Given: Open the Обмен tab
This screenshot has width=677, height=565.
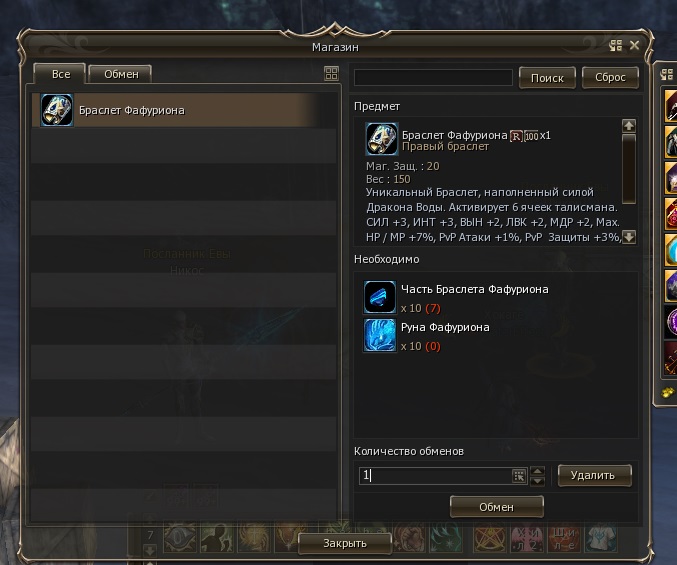Looking at the screenshot, I should (x=121, y=74).
